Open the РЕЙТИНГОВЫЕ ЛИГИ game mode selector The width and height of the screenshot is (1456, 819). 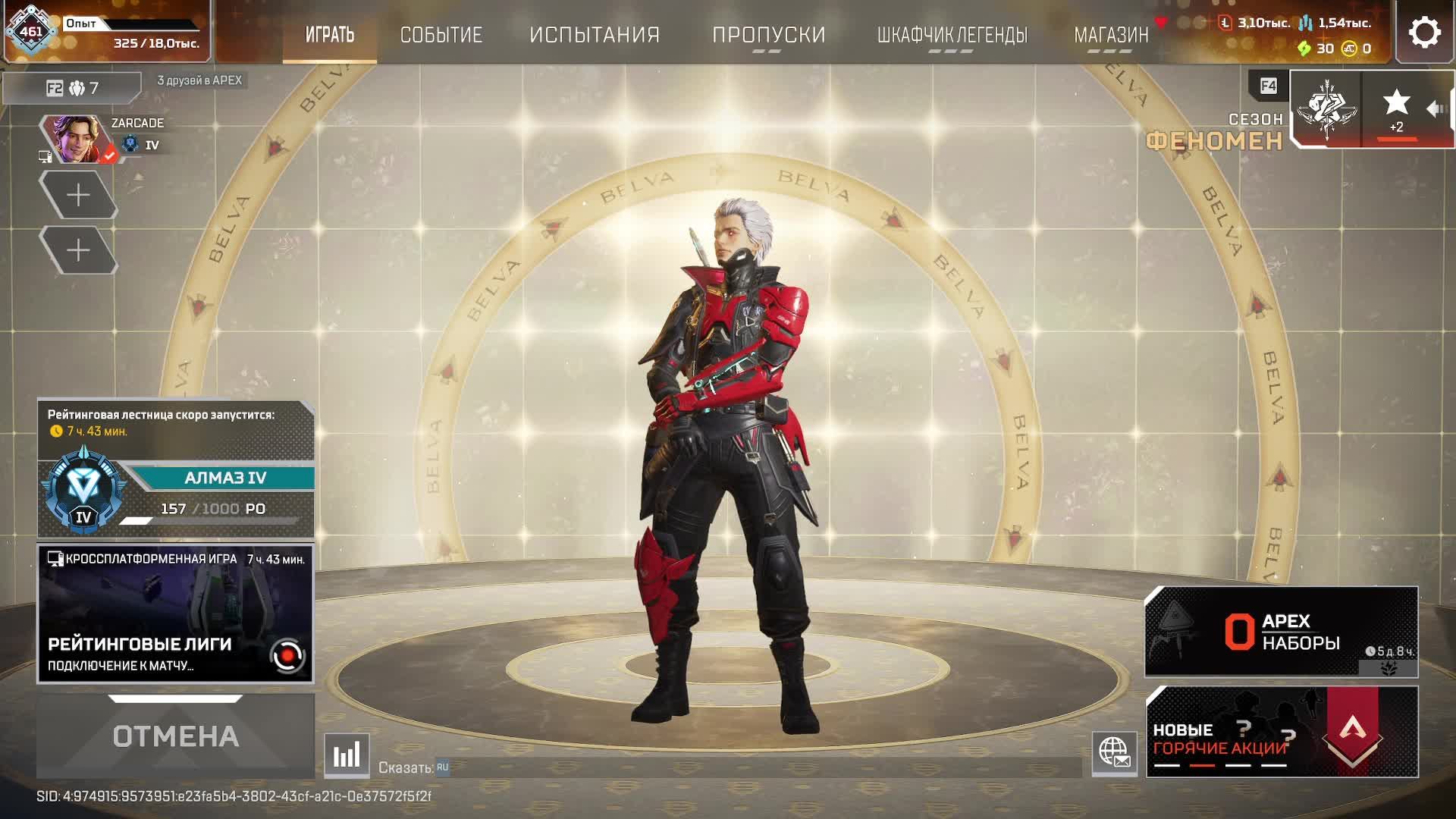click(x=175, y=614)
